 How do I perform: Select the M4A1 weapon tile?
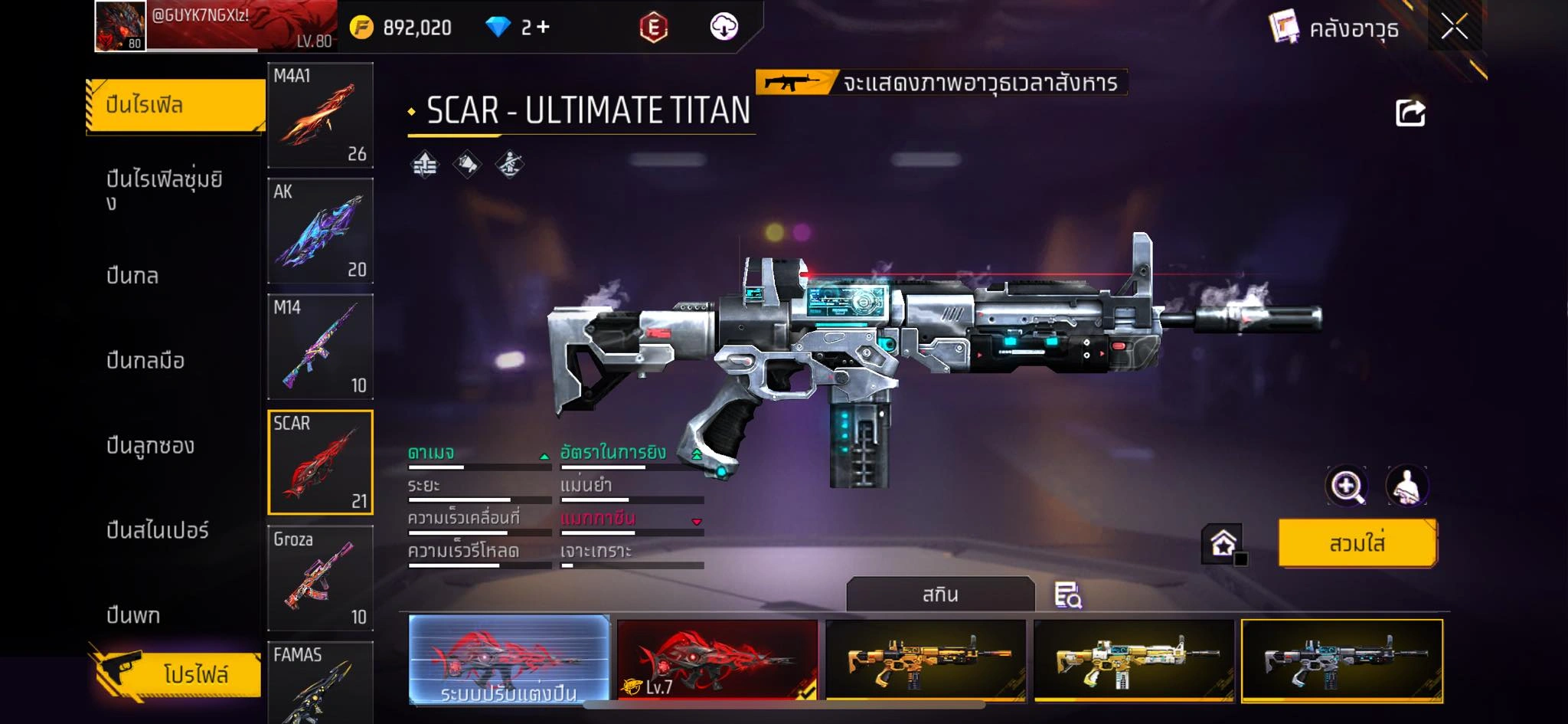(x=320, y=115)
